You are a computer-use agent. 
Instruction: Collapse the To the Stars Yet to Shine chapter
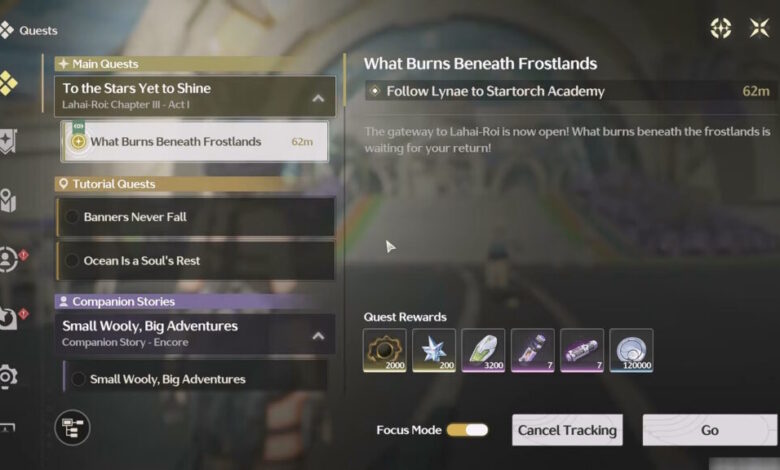(318, 98)
